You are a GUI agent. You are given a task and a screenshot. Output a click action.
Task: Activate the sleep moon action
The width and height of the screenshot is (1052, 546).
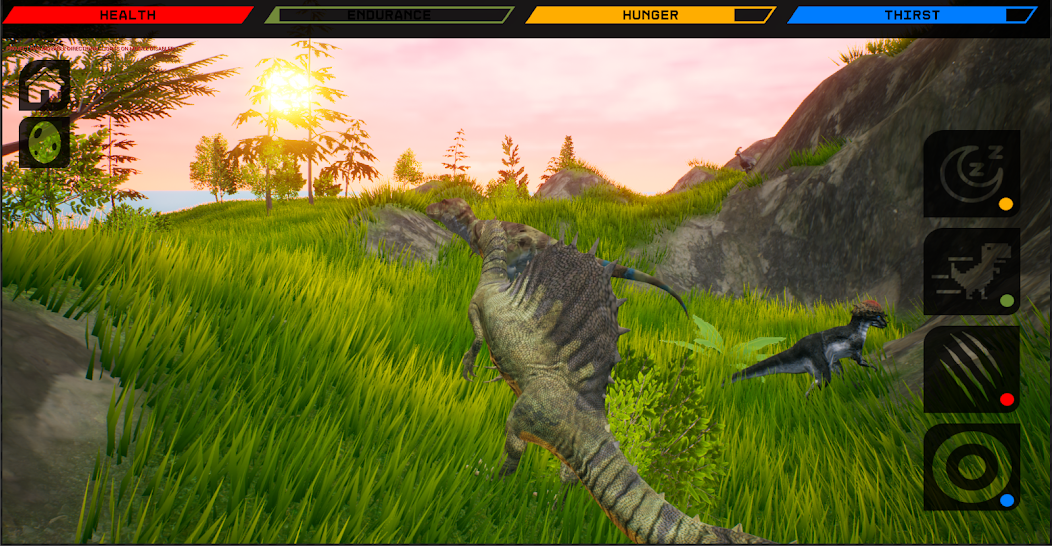coord(971,174)
